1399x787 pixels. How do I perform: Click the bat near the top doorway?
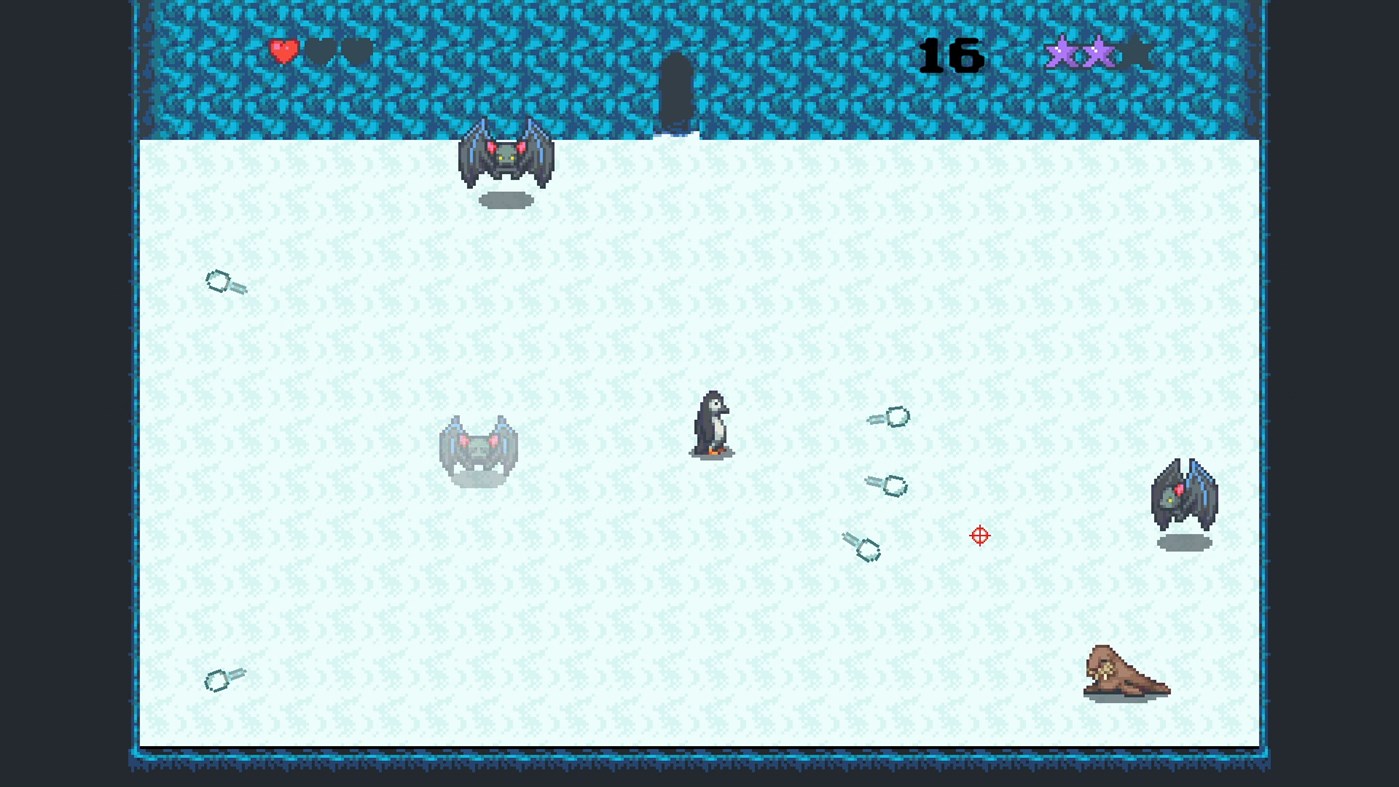pos(505,155)
